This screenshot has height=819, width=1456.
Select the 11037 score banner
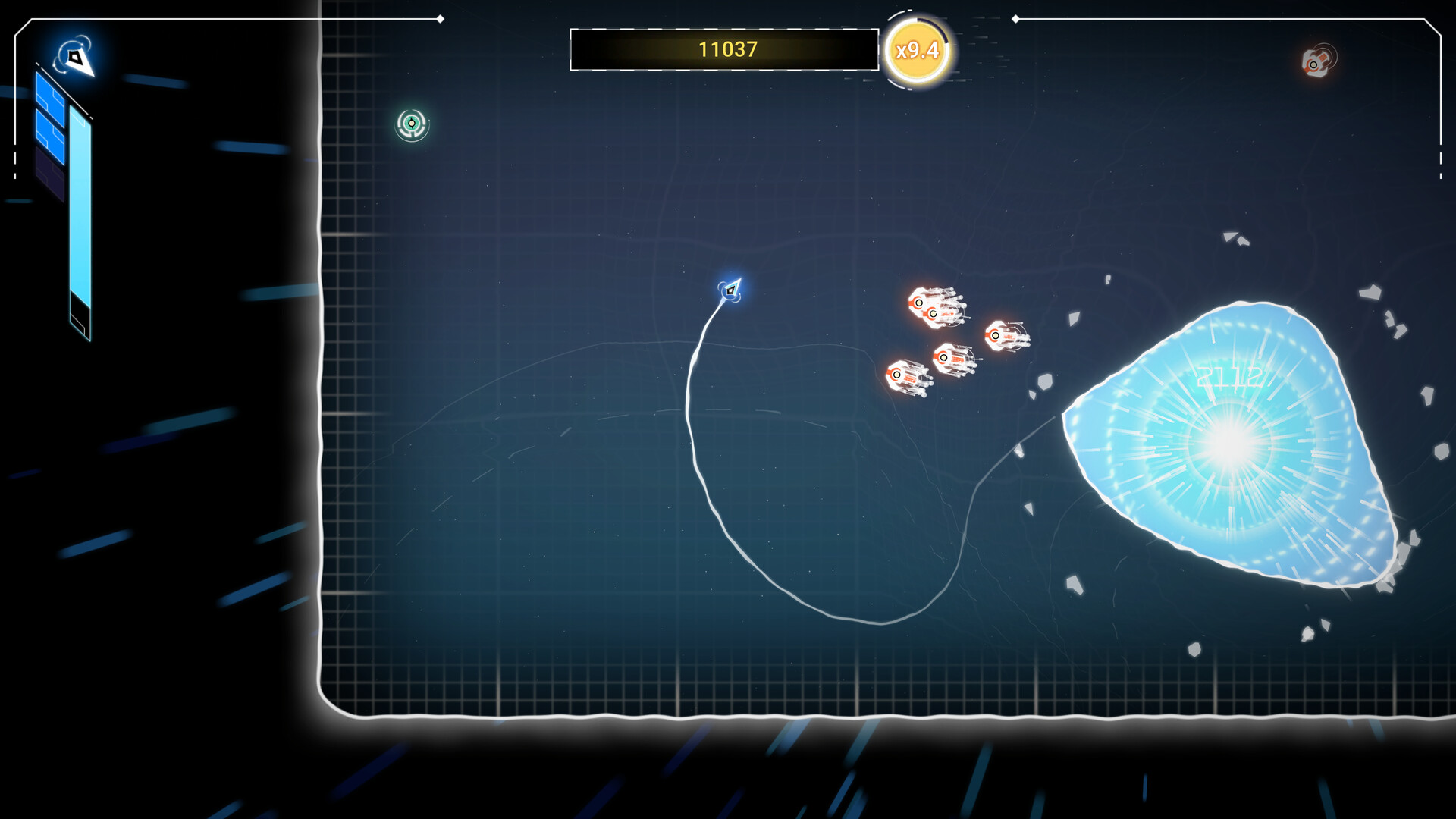pyautogui.click(x=724, y=50)
